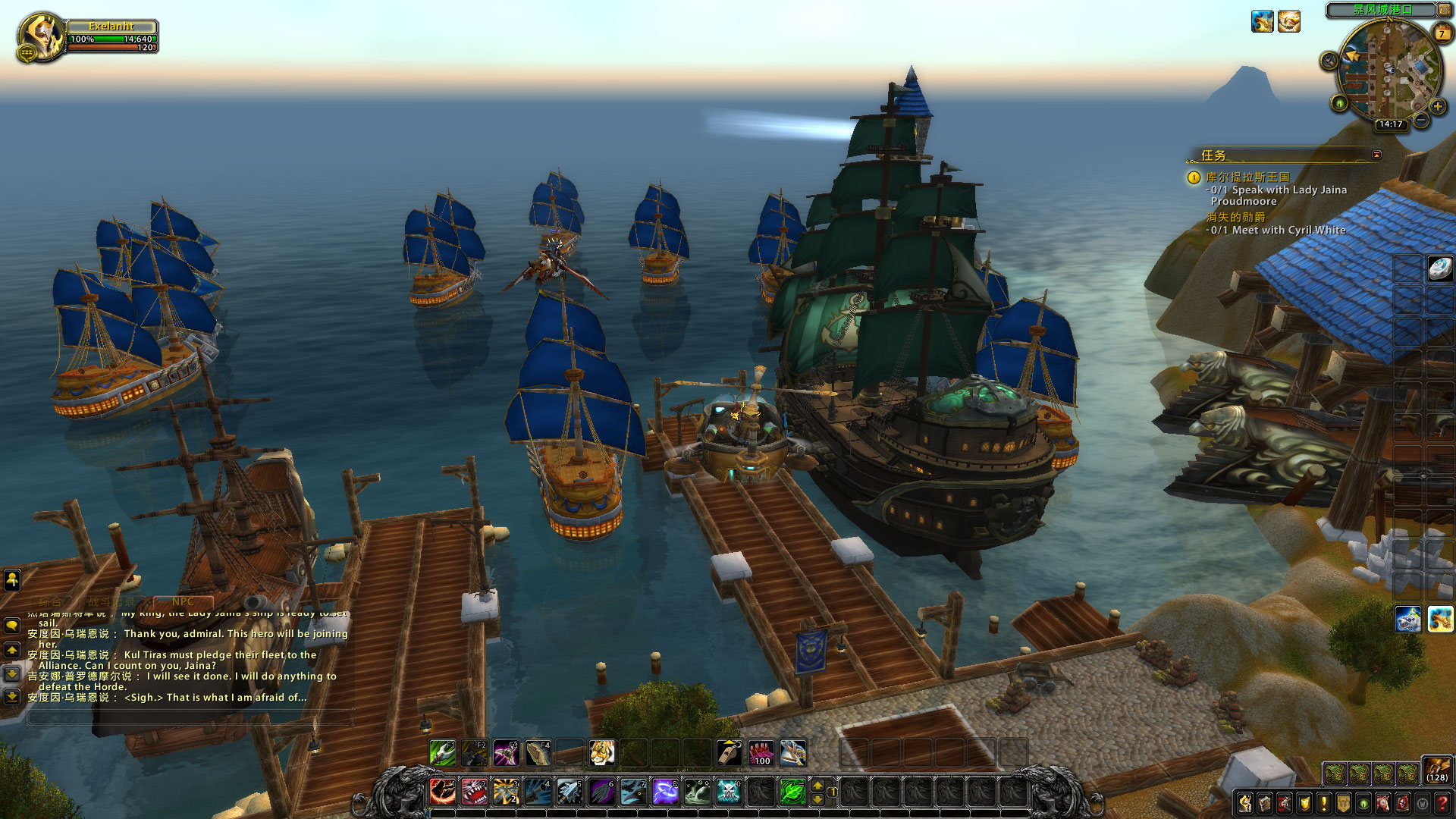
Task: Open the minimap
Action: click(x=1389, y=68)
